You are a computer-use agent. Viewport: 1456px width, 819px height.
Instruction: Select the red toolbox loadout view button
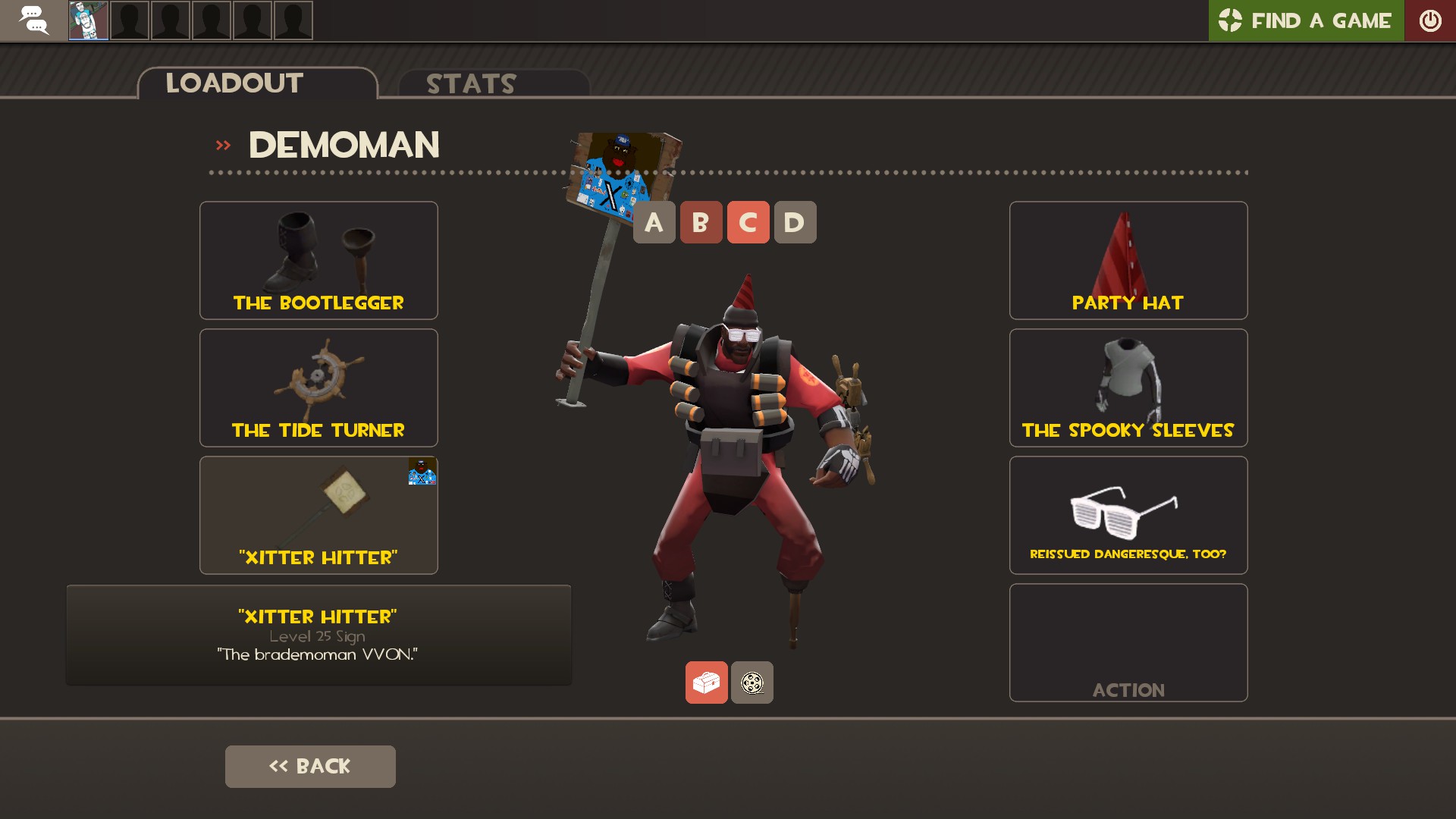click(706, 682)
